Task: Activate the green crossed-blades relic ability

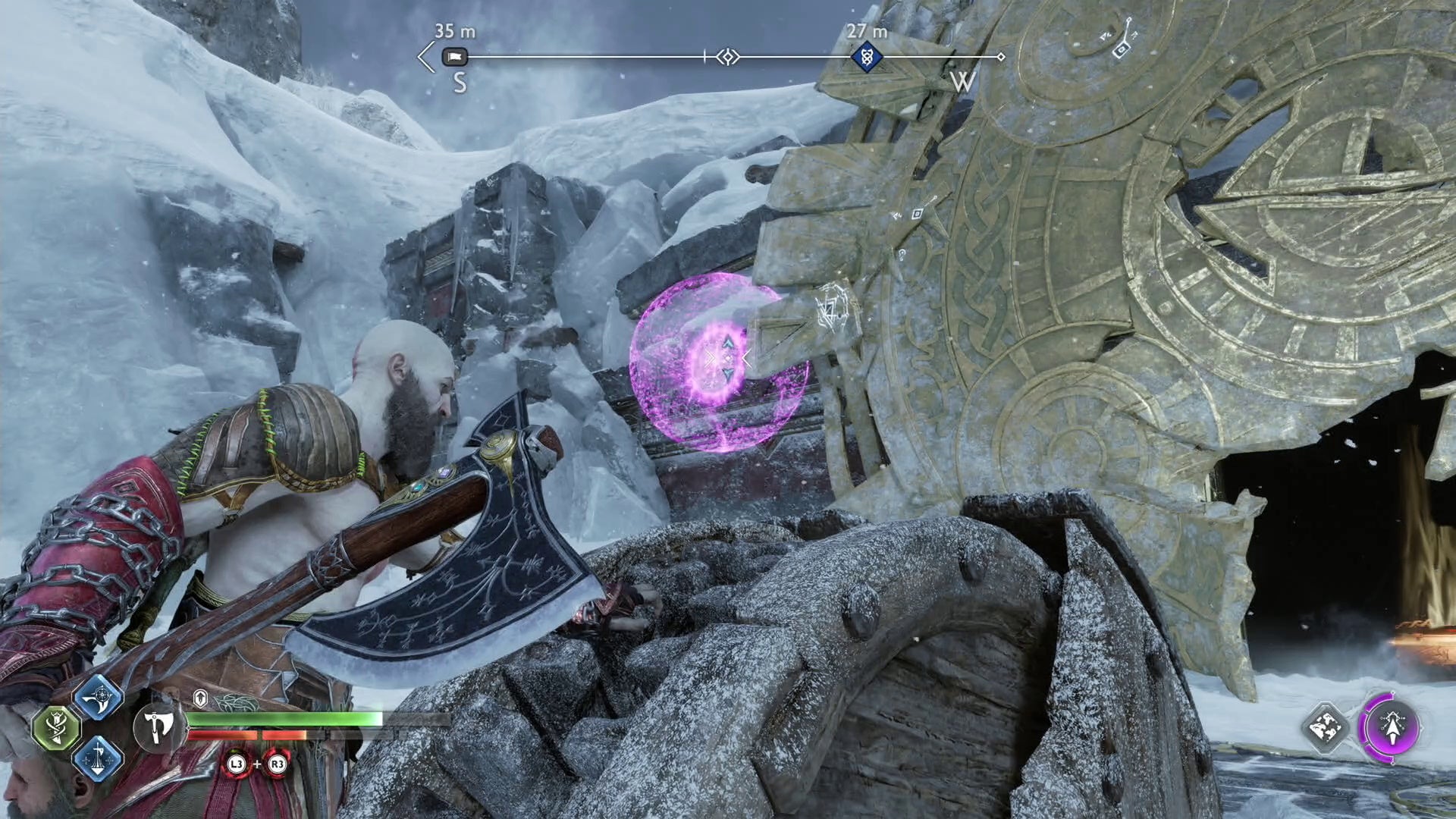Action: click(x=57, y=728)
